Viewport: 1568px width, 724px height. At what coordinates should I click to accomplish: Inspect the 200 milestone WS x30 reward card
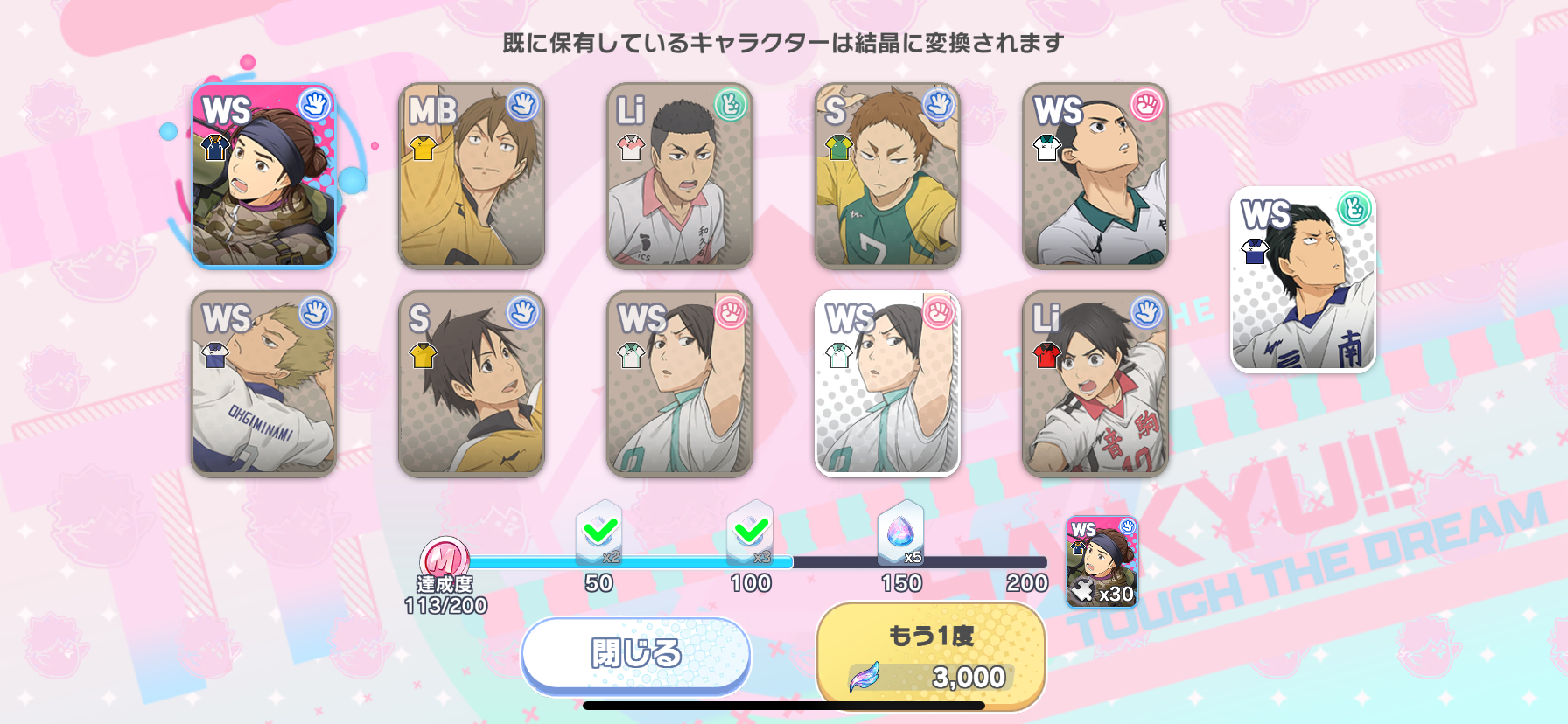click(x=1102, y=562)
